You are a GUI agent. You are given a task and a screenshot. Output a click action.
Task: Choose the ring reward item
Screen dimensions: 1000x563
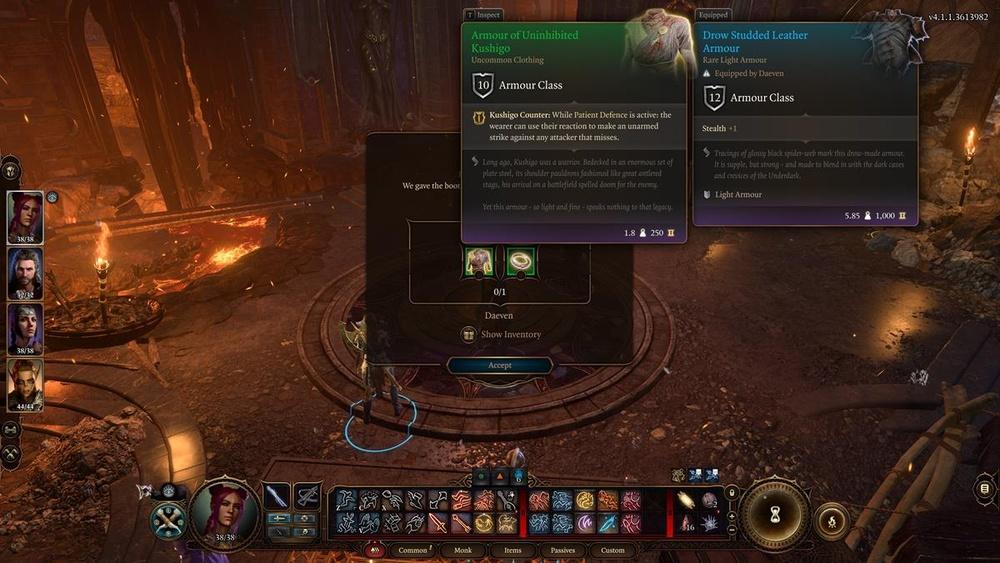pyautogui.click(x=520, y=262)
